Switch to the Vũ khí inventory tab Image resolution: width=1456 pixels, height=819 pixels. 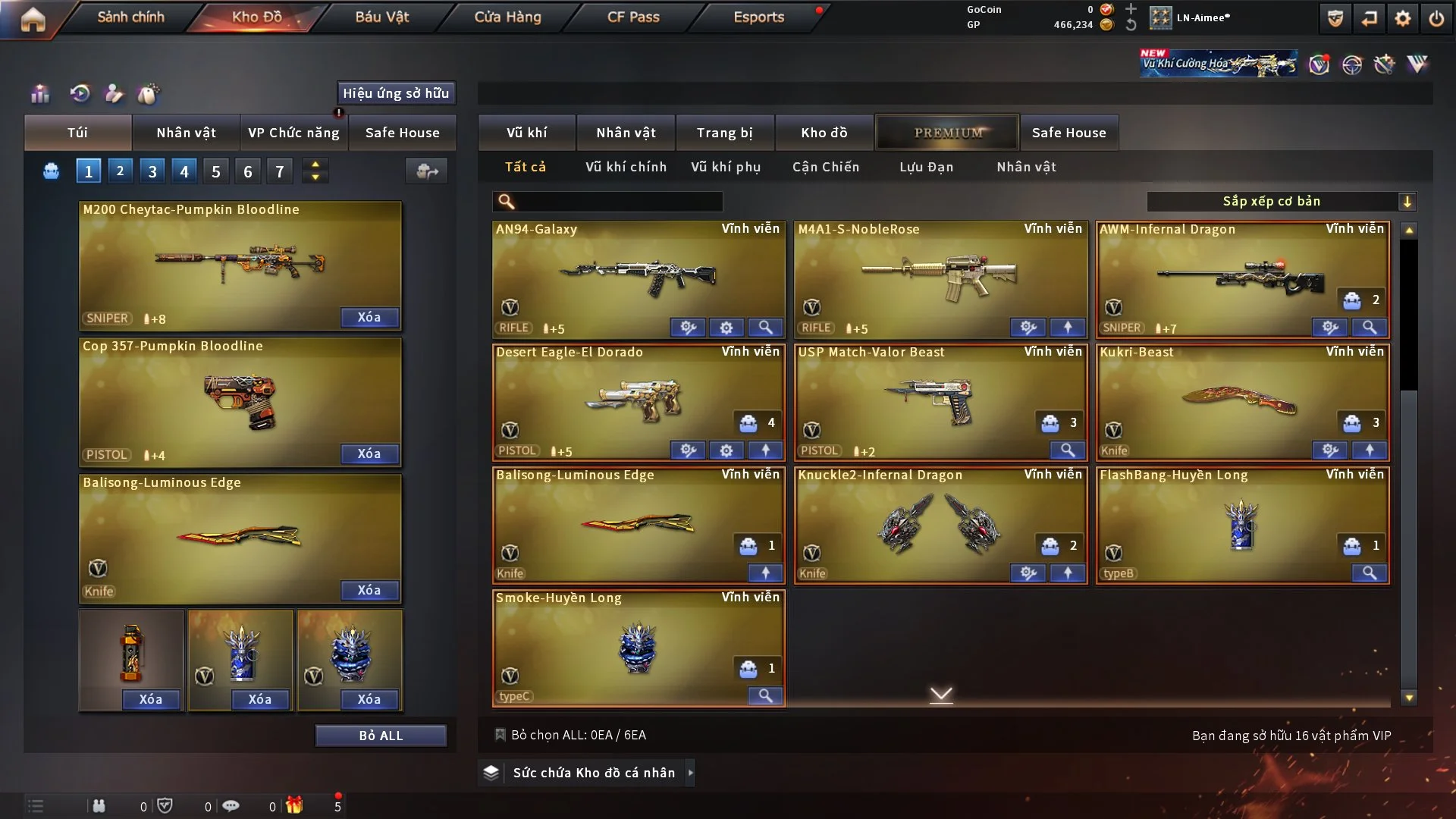tap(526, 133)
